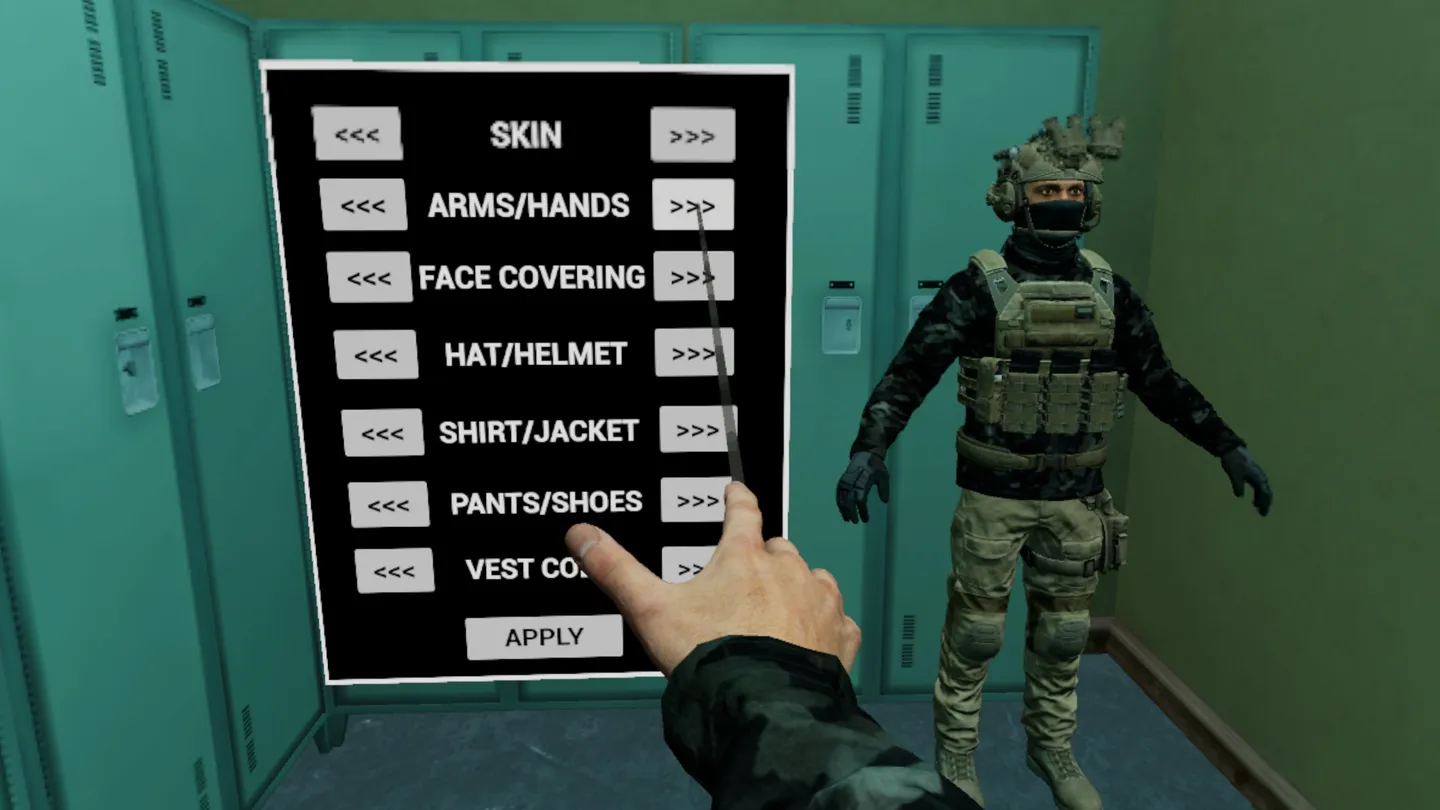Cycle back to the previous SKIN option

[x=359, y=134]
